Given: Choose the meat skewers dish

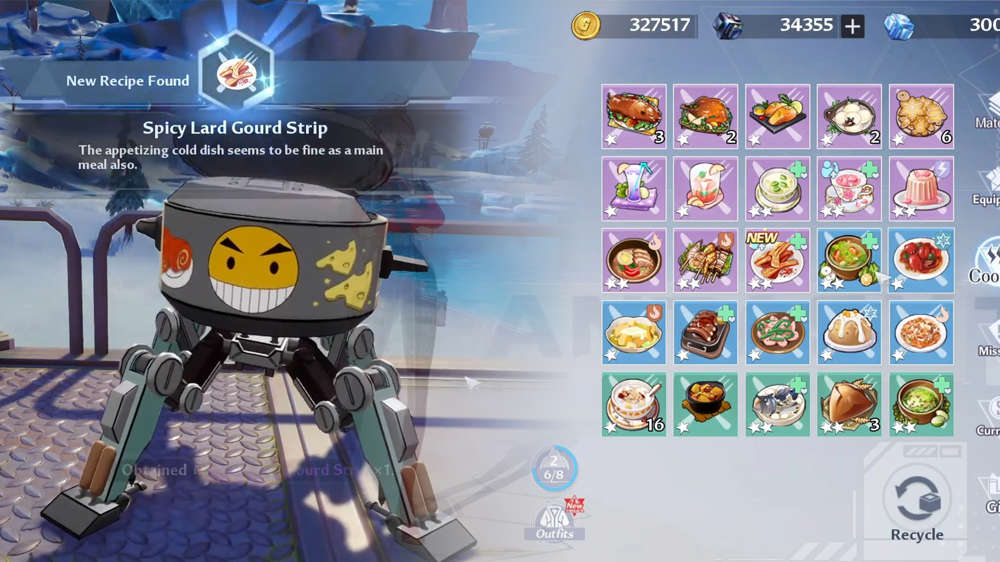Looking at the screenshot, I should pyautogui.click(x=706, y=260).
